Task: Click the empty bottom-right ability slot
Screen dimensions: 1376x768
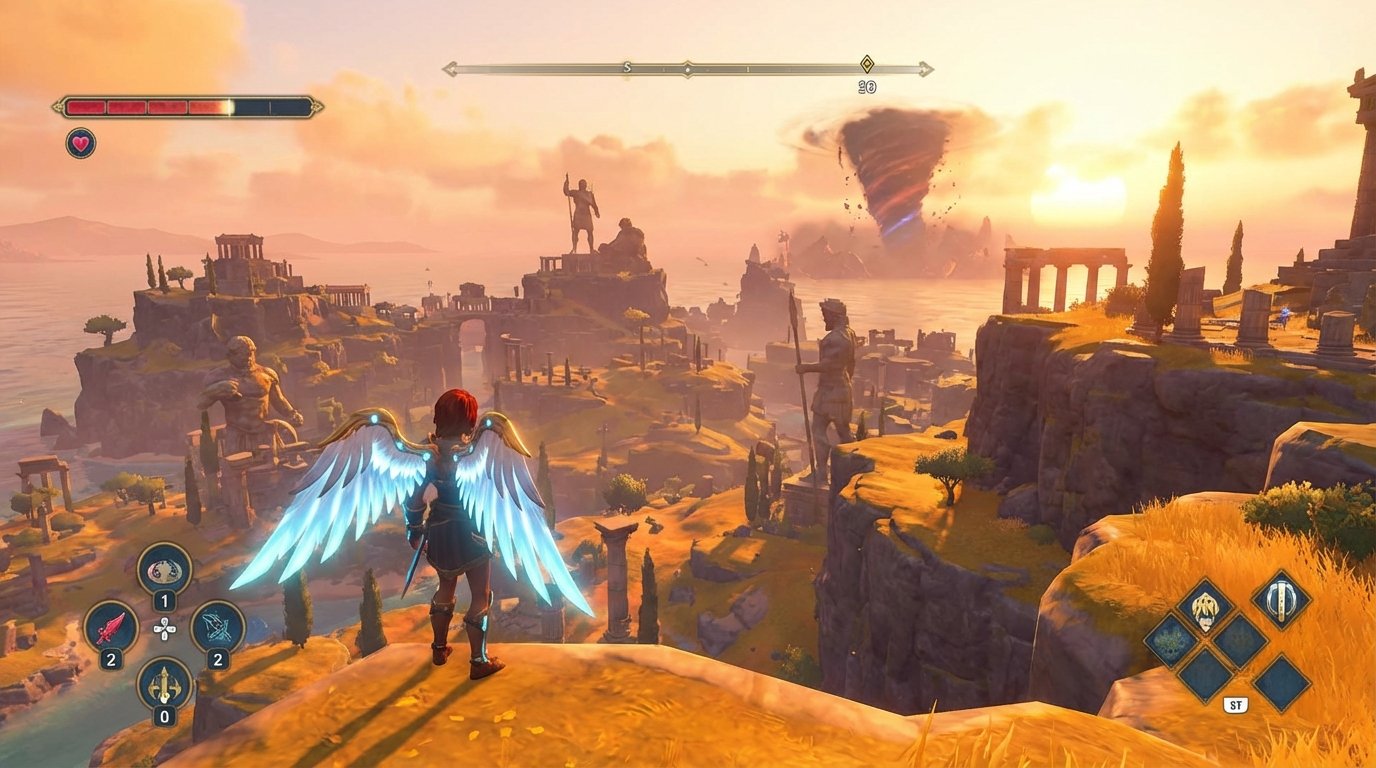Action: click(x=1282, y=683)
